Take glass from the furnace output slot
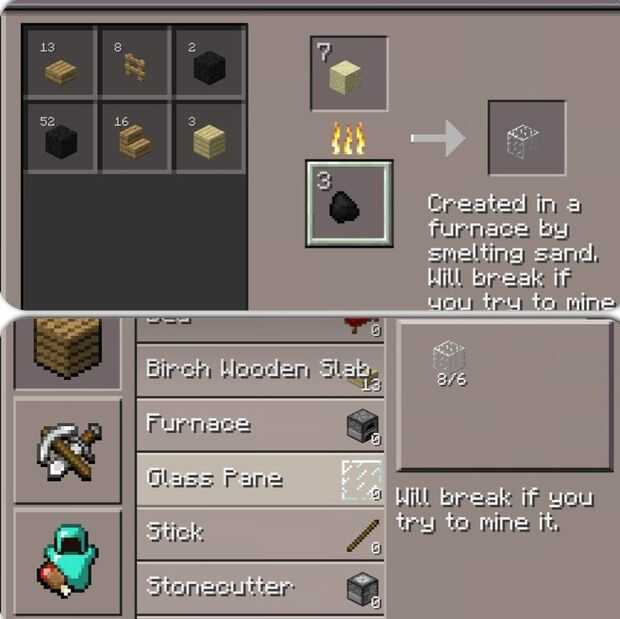The height and width of the screenshot is (619, 620). click(x=526, y=138)
